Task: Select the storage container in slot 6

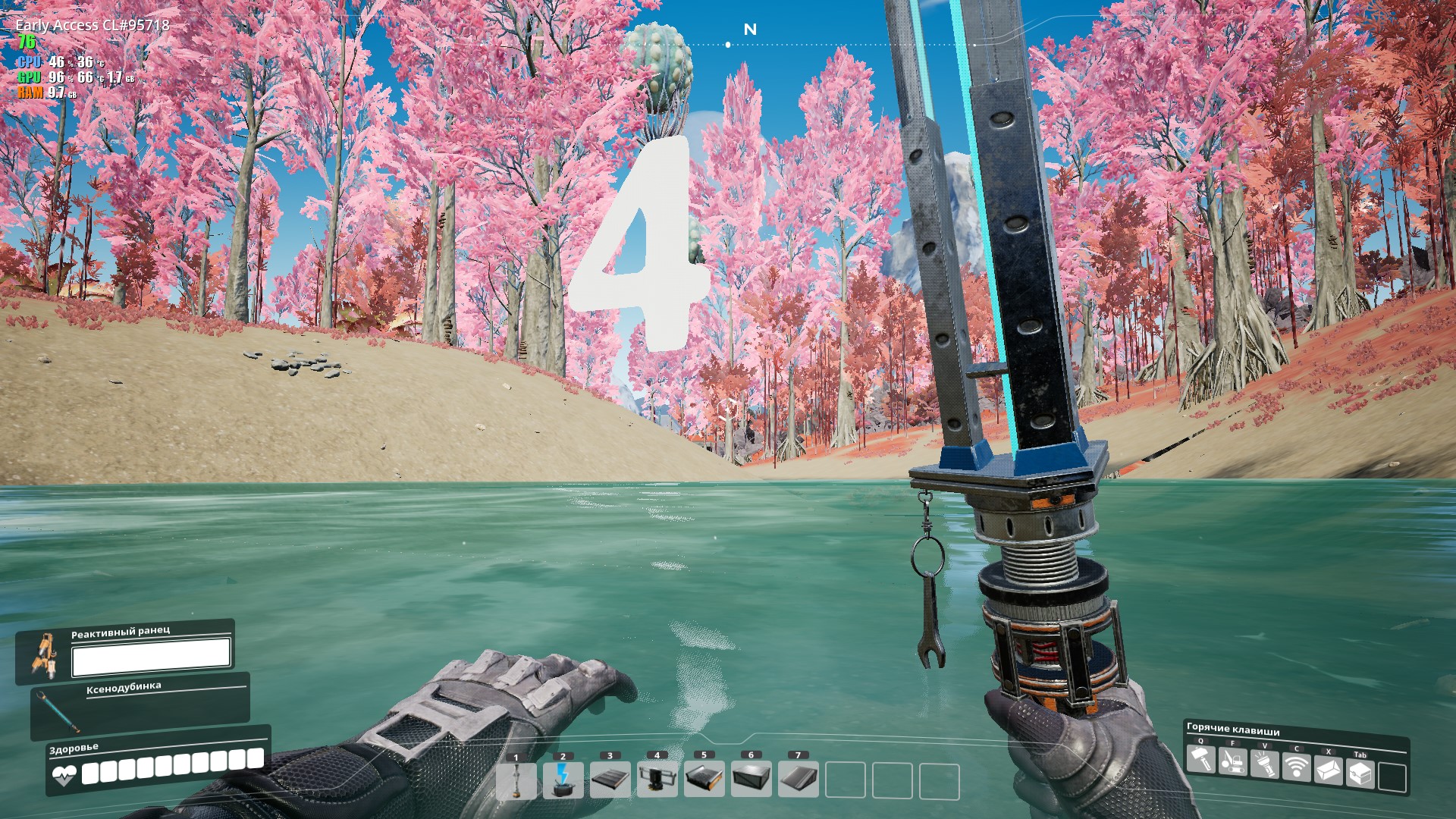Action: 752,781
